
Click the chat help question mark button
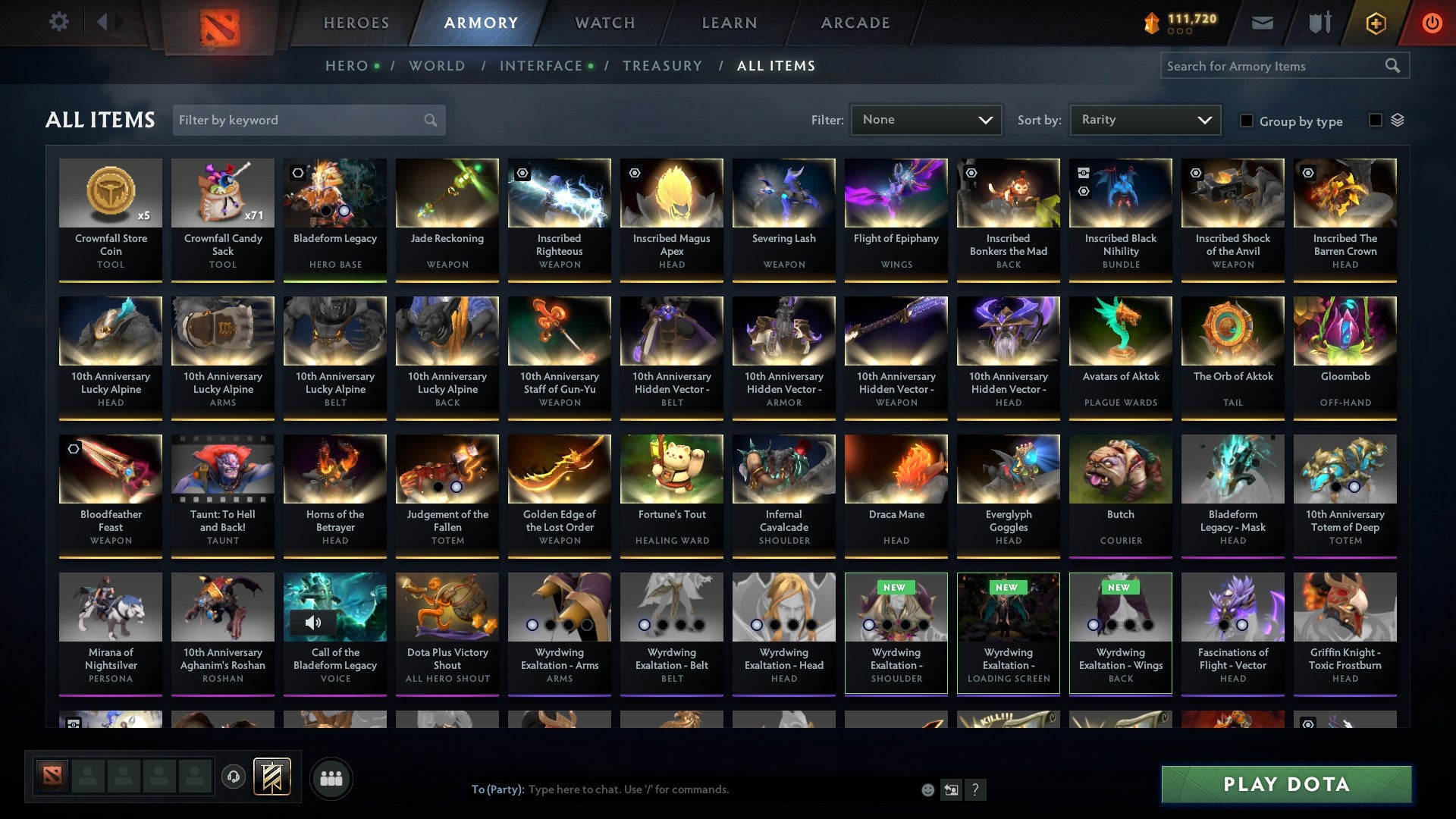(975, 789)
